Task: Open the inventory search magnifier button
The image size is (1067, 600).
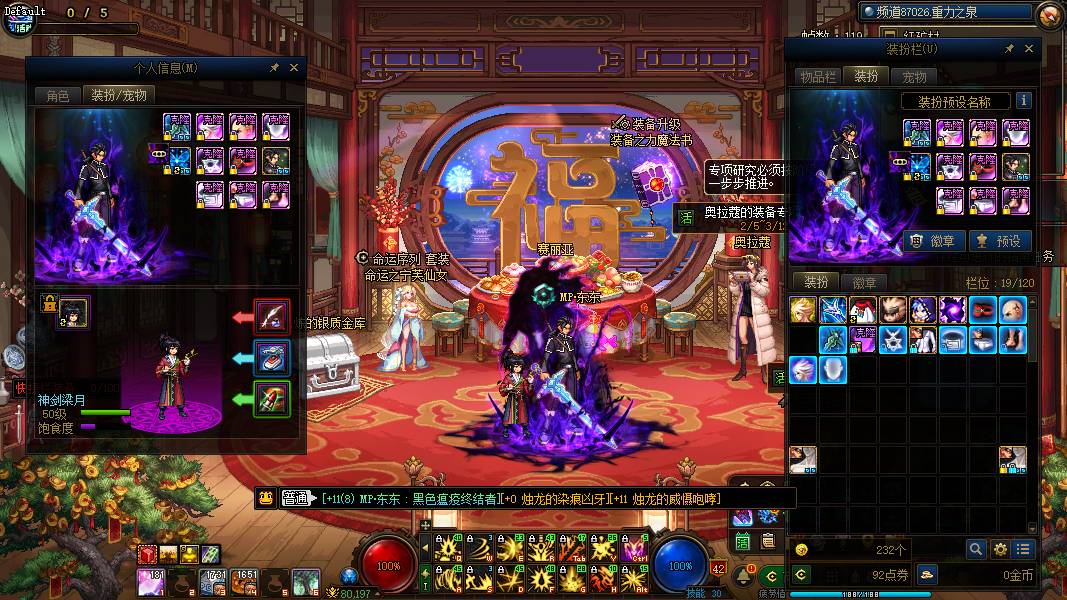Action: pyautogui.click(x=976, y=549)
